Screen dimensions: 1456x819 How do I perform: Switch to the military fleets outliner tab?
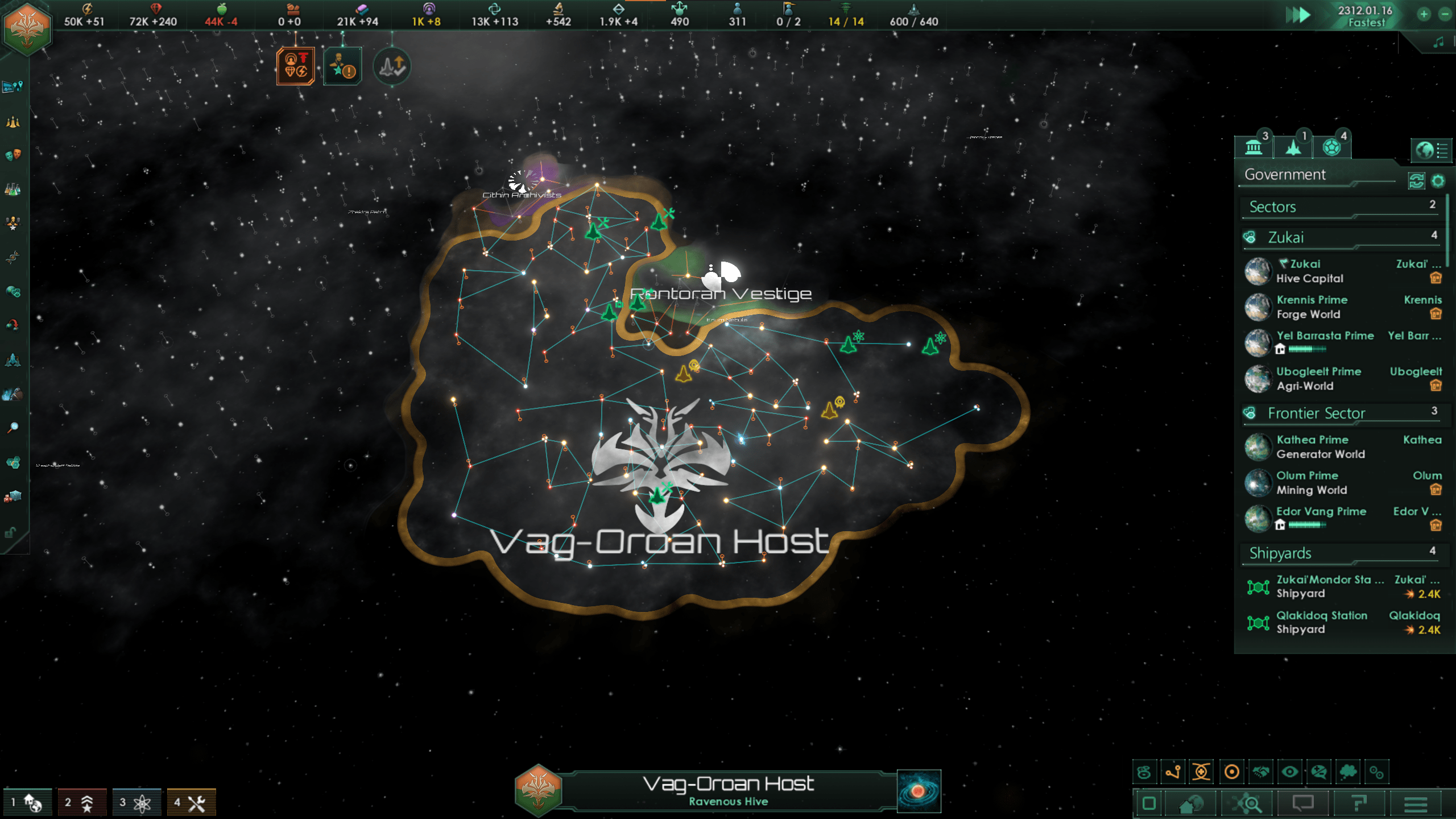tap(1293, 148)
